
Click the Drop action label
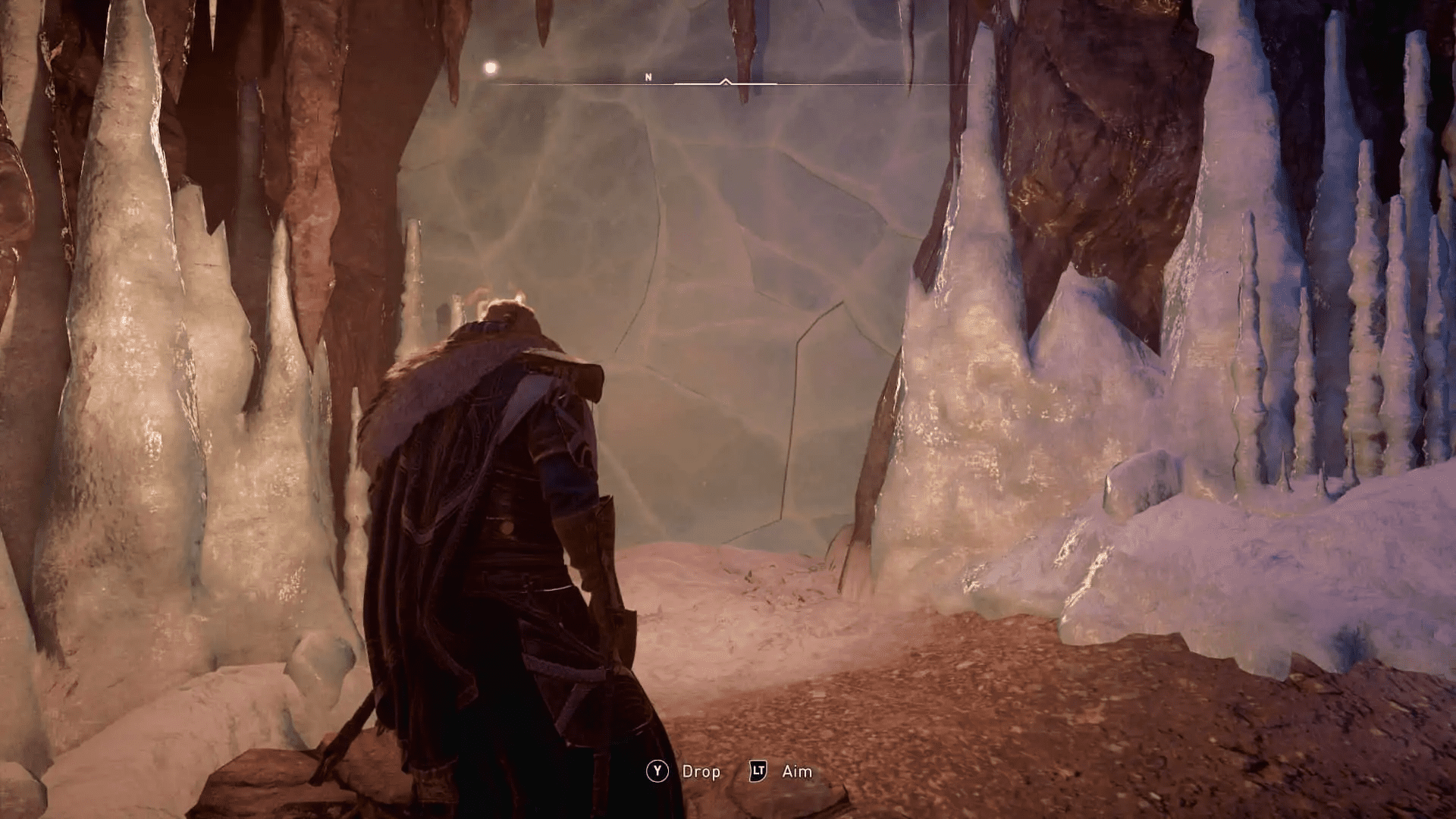coord(701,772)
